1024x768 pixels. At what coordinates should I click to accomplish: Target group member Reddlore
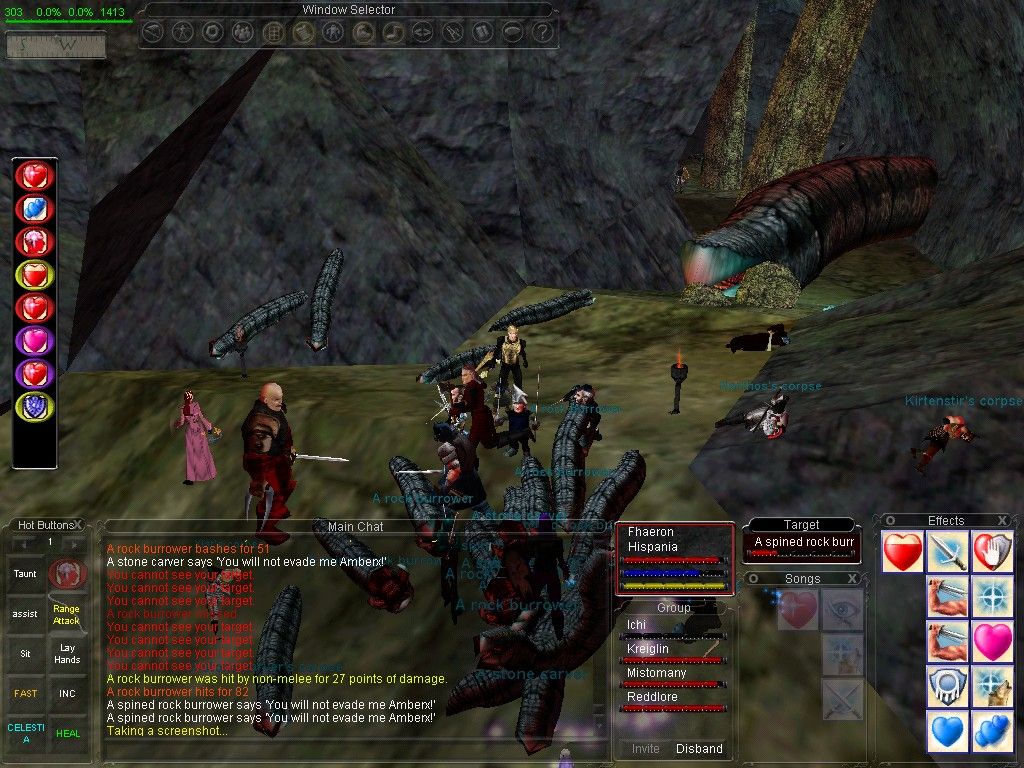pos(652,697)
